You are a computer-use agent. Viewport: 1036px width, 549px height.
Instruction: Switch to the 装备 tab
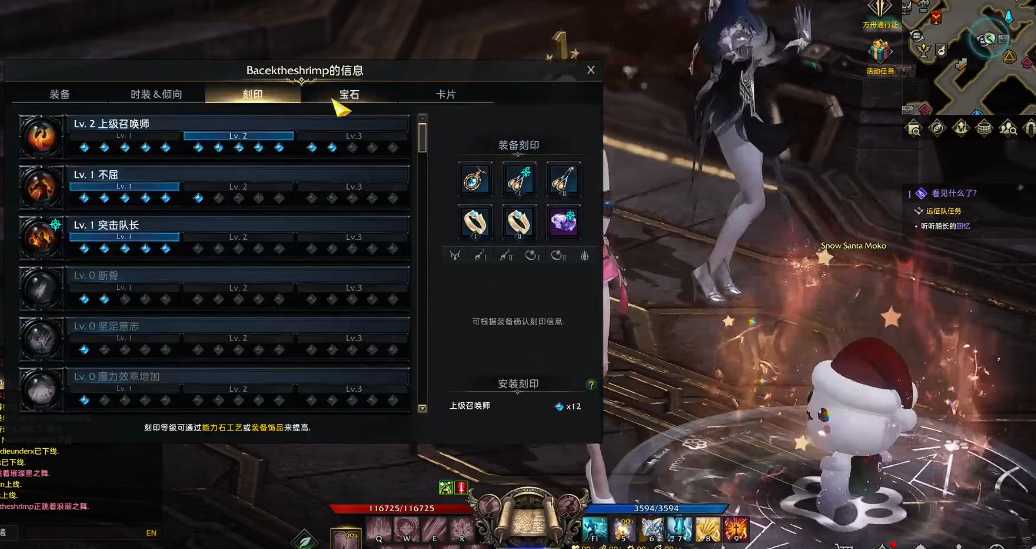click(60, 95)
